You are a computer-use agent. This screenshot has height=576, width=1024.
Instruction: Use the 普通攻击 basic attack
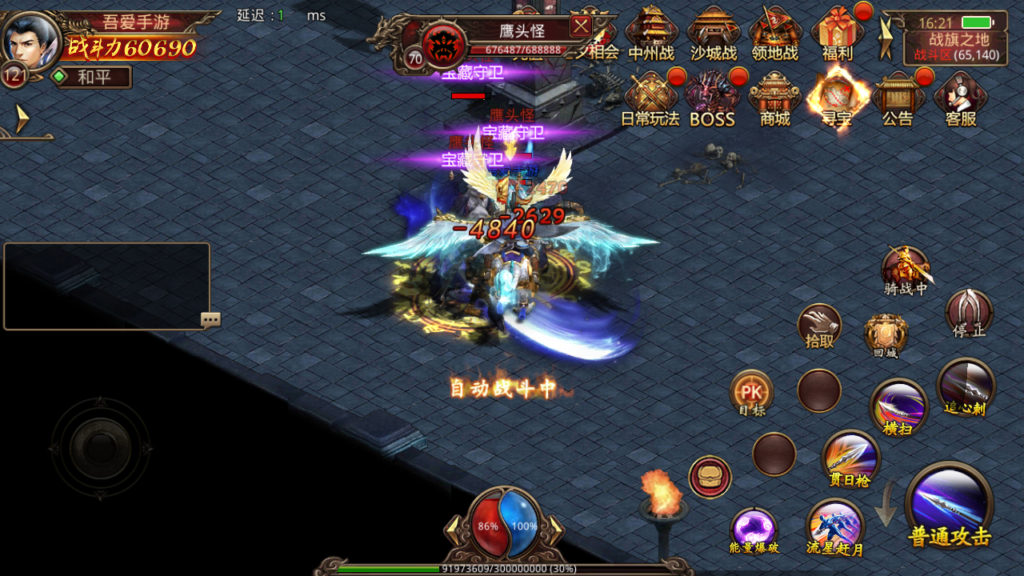(949, 506)
